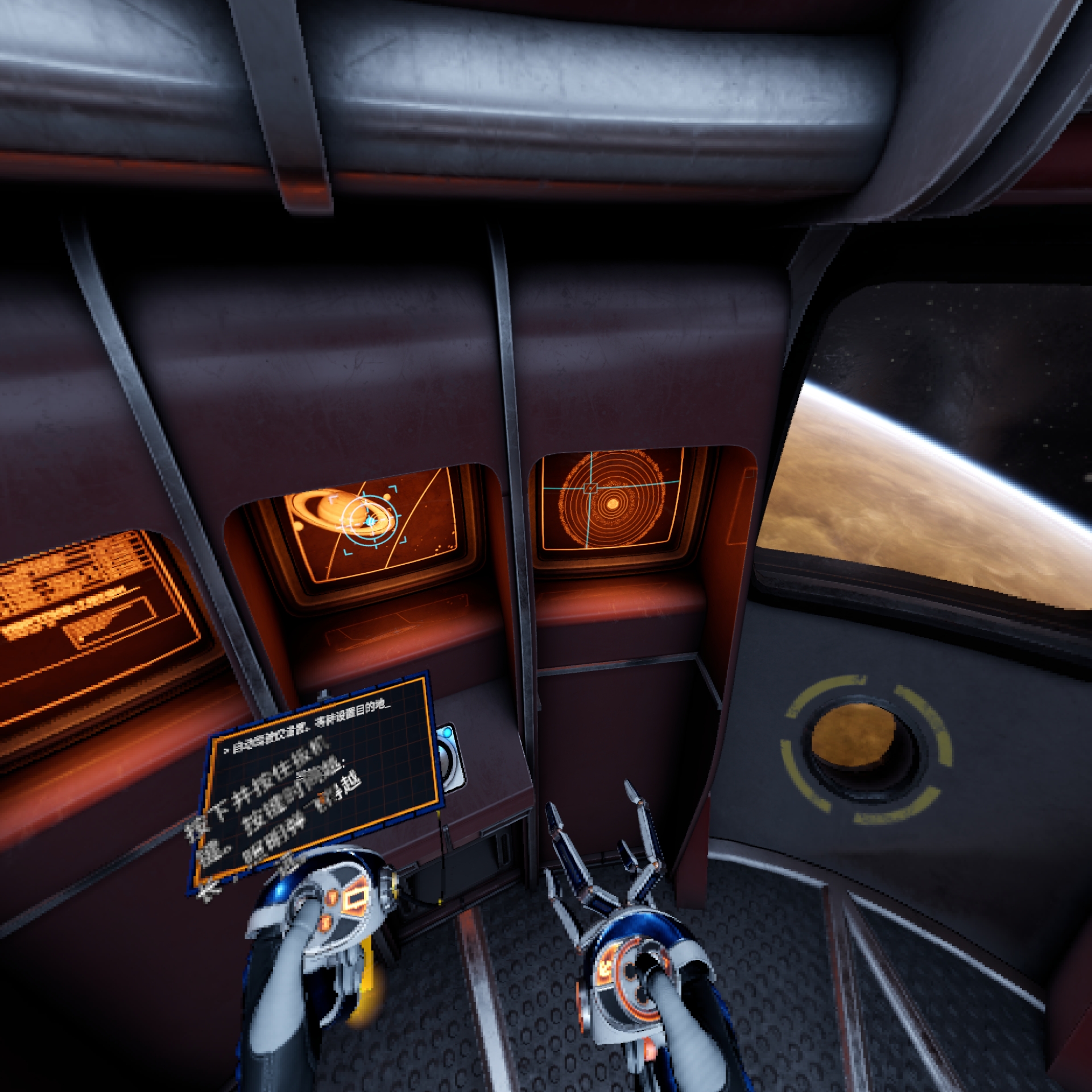Image resolution: width=1092 pixels, height=1092 pixels.
Task: Choose the concentric ring chart display
Action: pos(611,500)
